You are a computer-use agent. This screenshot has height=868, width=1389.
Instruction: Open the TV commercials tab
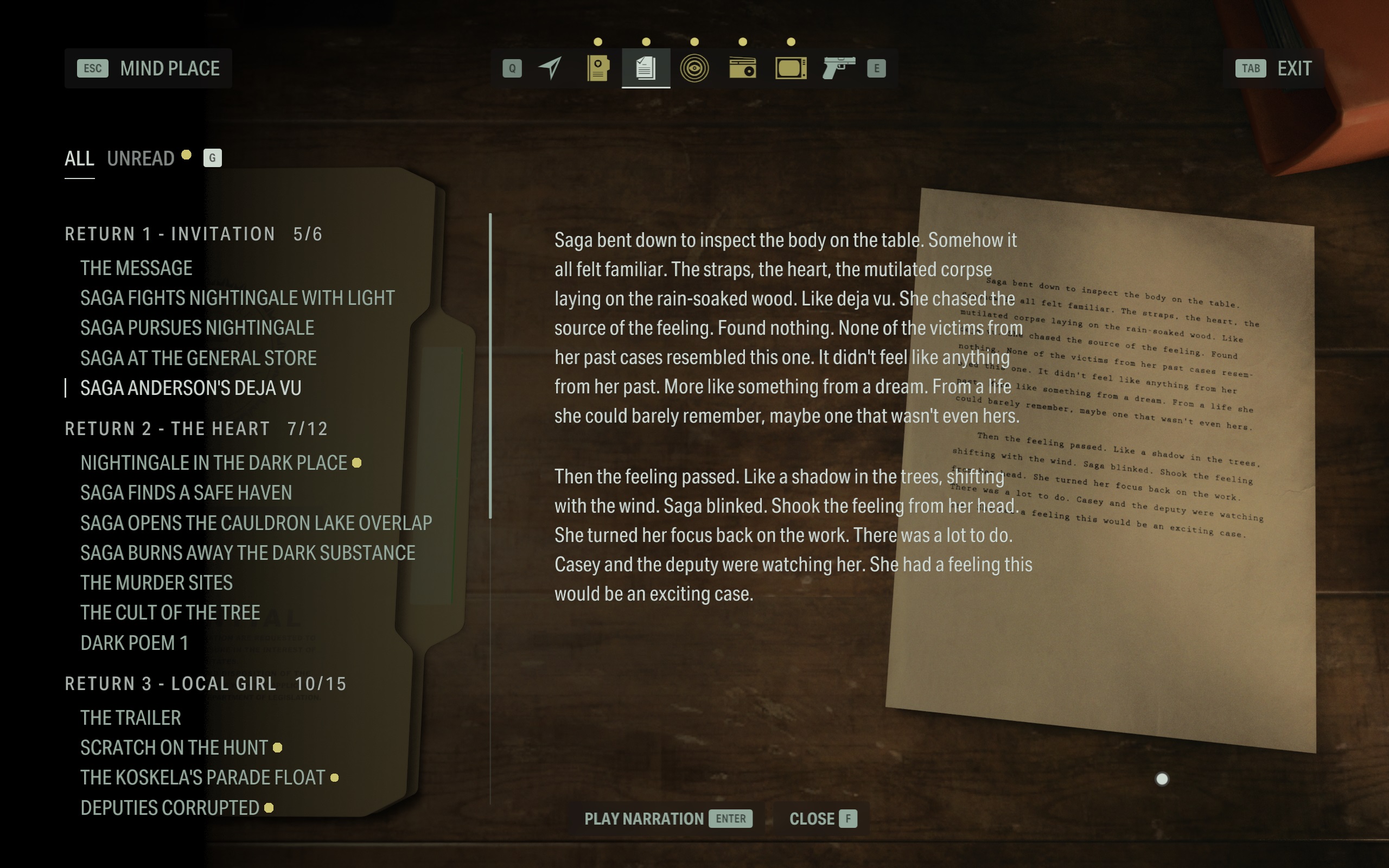pyautogui.click(x=791, y=68)
